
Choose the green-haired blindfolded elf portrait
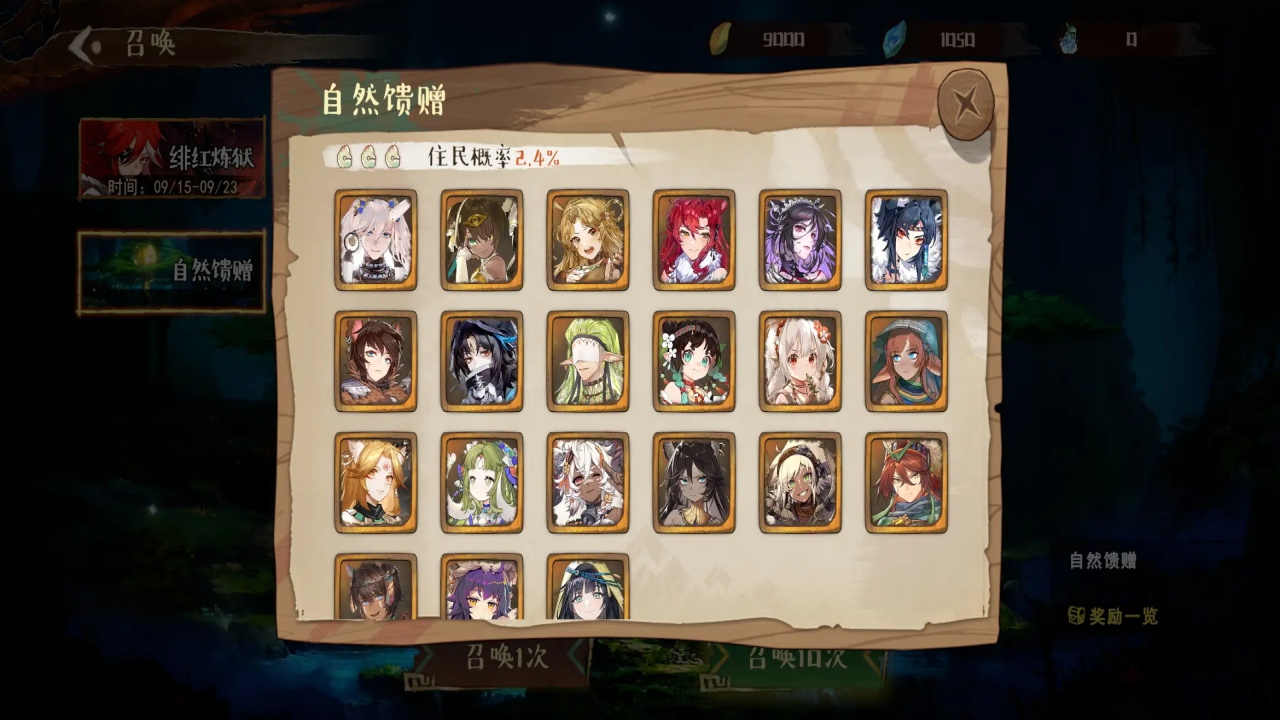[x=588, y=361]
